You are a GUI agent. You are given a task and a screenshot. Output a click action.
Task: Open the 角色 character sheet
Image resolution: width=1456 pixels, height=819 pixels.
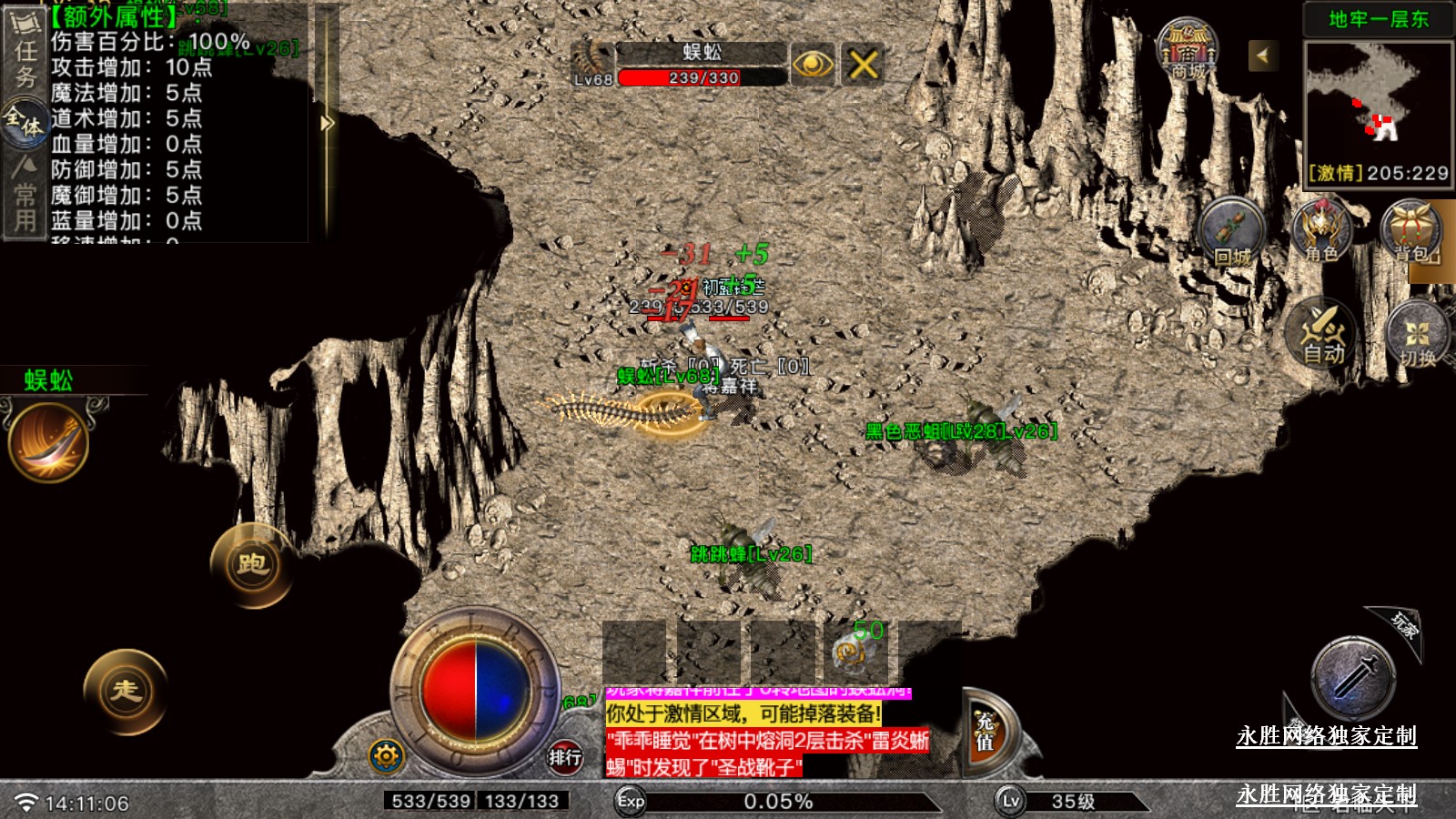1321,231
